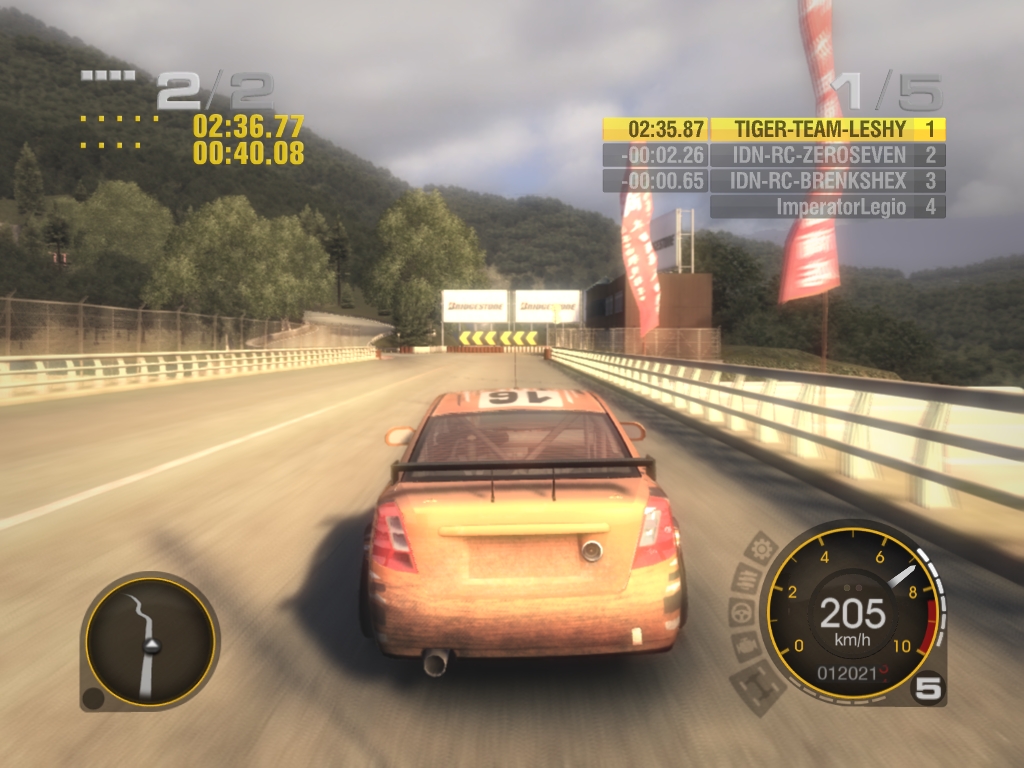Image resolution: width=1024 pixels, height=768 pixels.
Task: Click the suspension spring damage icon
Action: 746,578
